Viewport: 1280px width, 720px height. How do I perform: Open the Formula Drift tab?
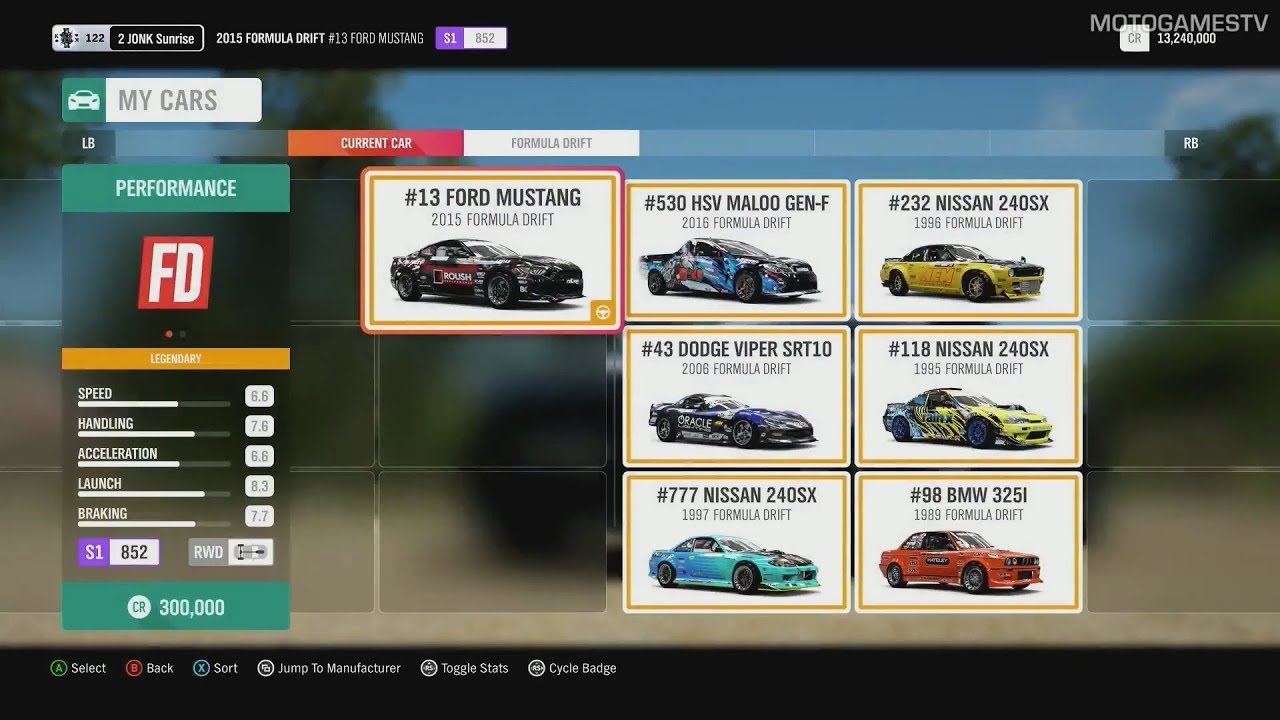pos(551,143)
